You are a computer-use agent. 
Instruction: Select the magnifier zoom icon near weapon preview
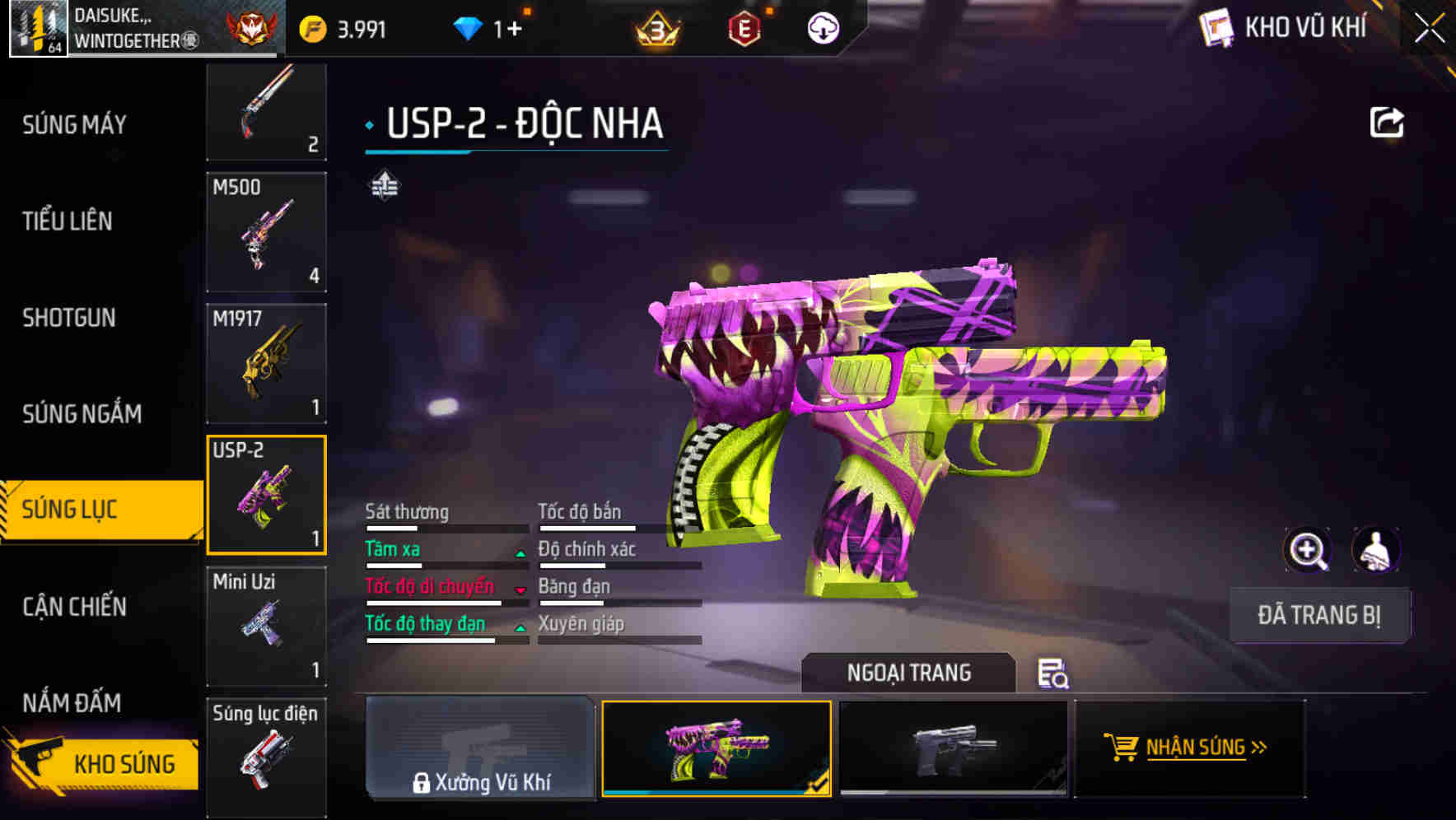click(x=1309, y=550)
